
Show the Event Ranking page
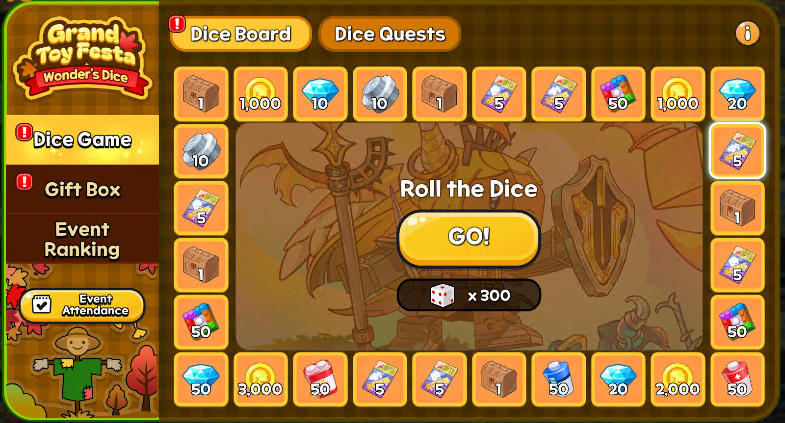click(82, 239)
